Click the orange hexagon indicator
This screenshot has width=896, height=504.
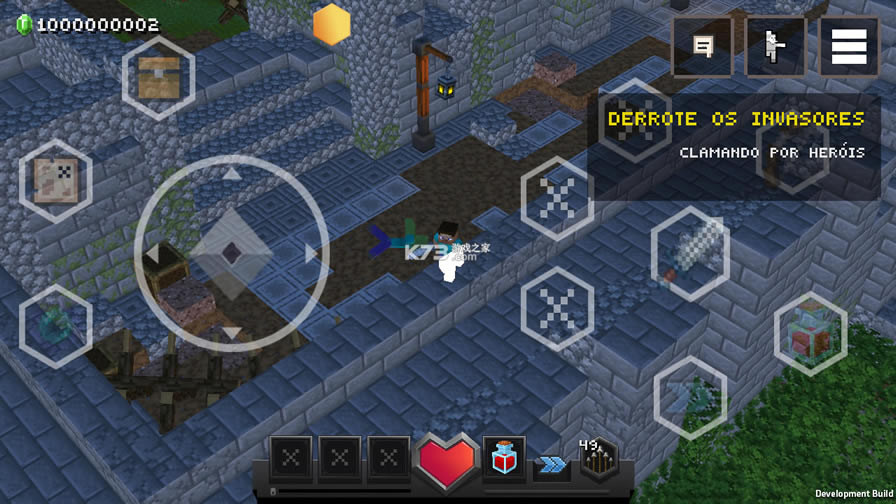tap(332, 24)
